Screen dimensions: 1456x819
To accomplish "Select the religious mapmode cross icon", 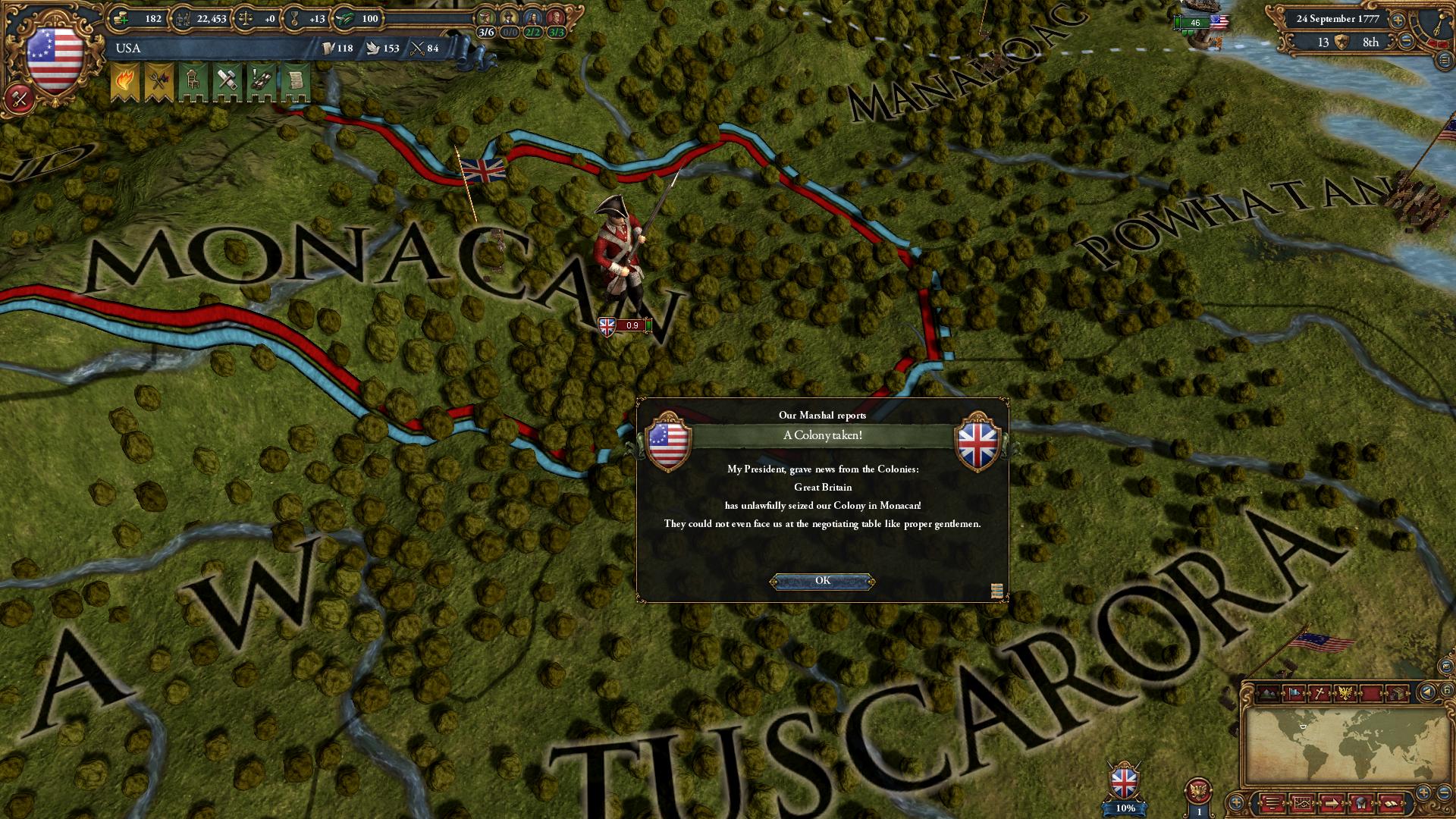I will click(1320, 693).
